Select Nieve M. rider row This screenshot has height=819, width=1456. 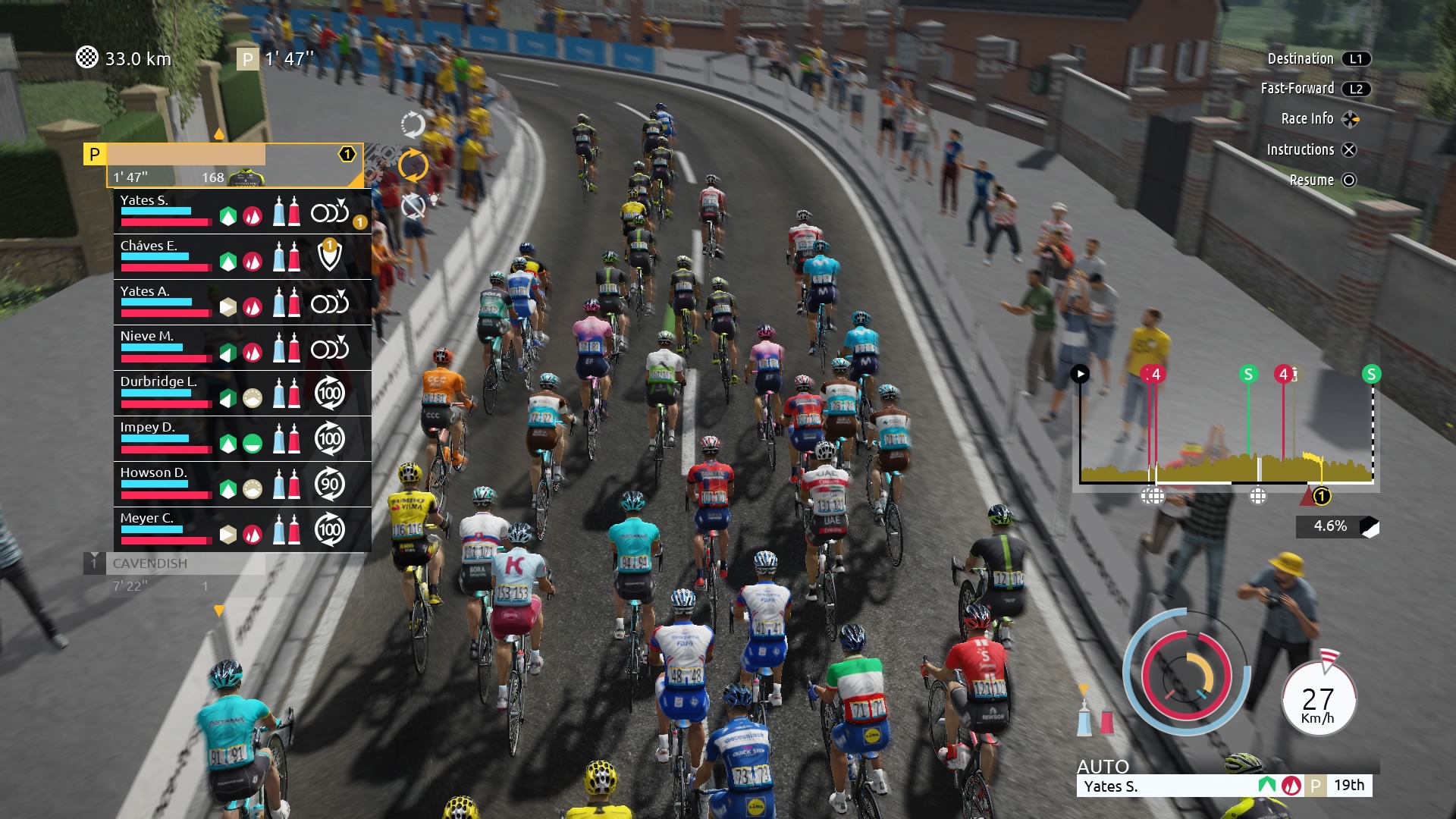click(x=167, y=347)
